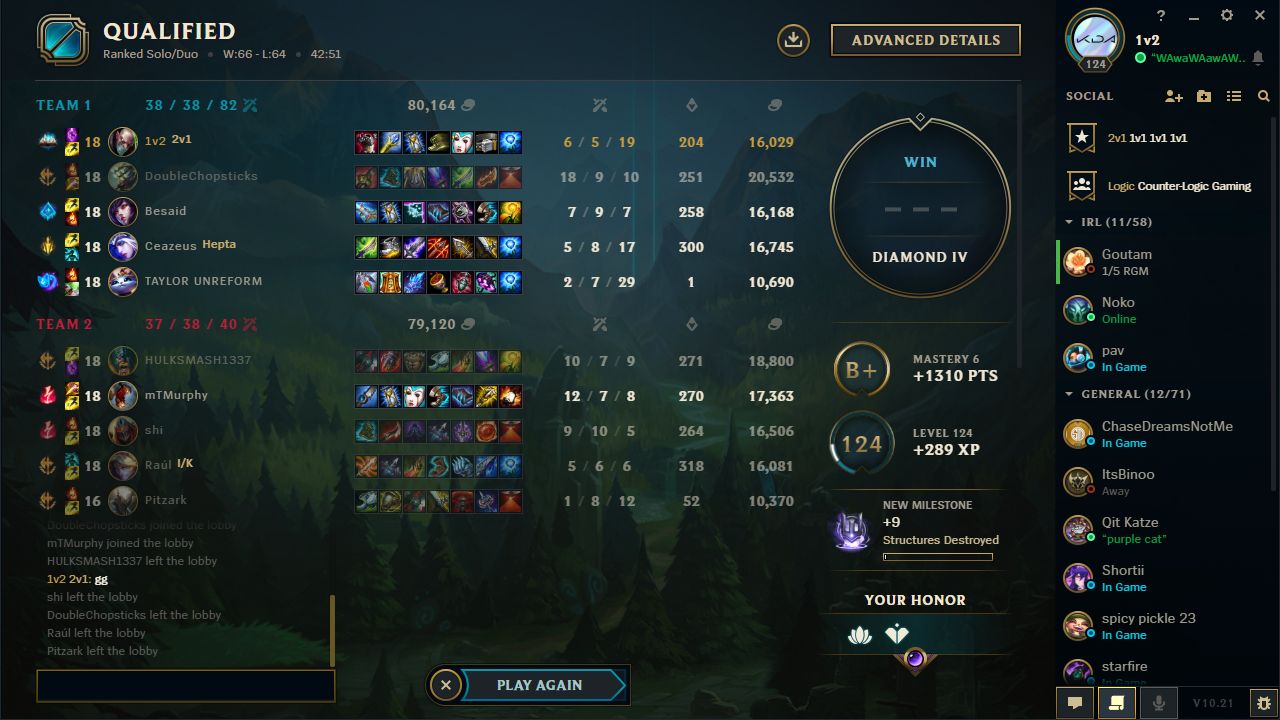The image size is (1280, 720).
Task: Click the ADVANCED DETAILS button
Action: coord(925,40)
